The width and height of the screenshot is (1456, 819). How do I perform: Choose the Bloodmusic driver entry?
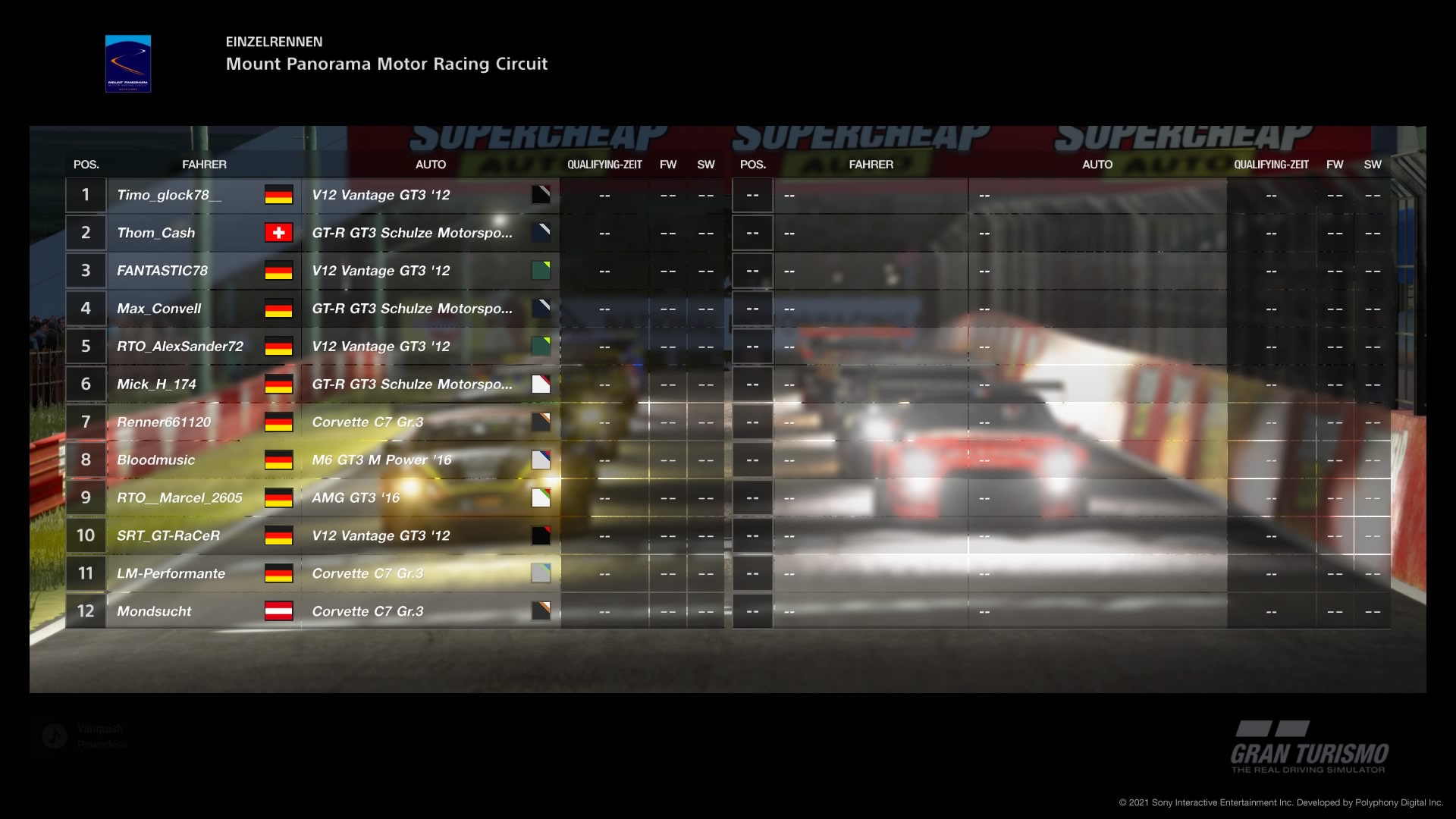[x=156, y=460]
